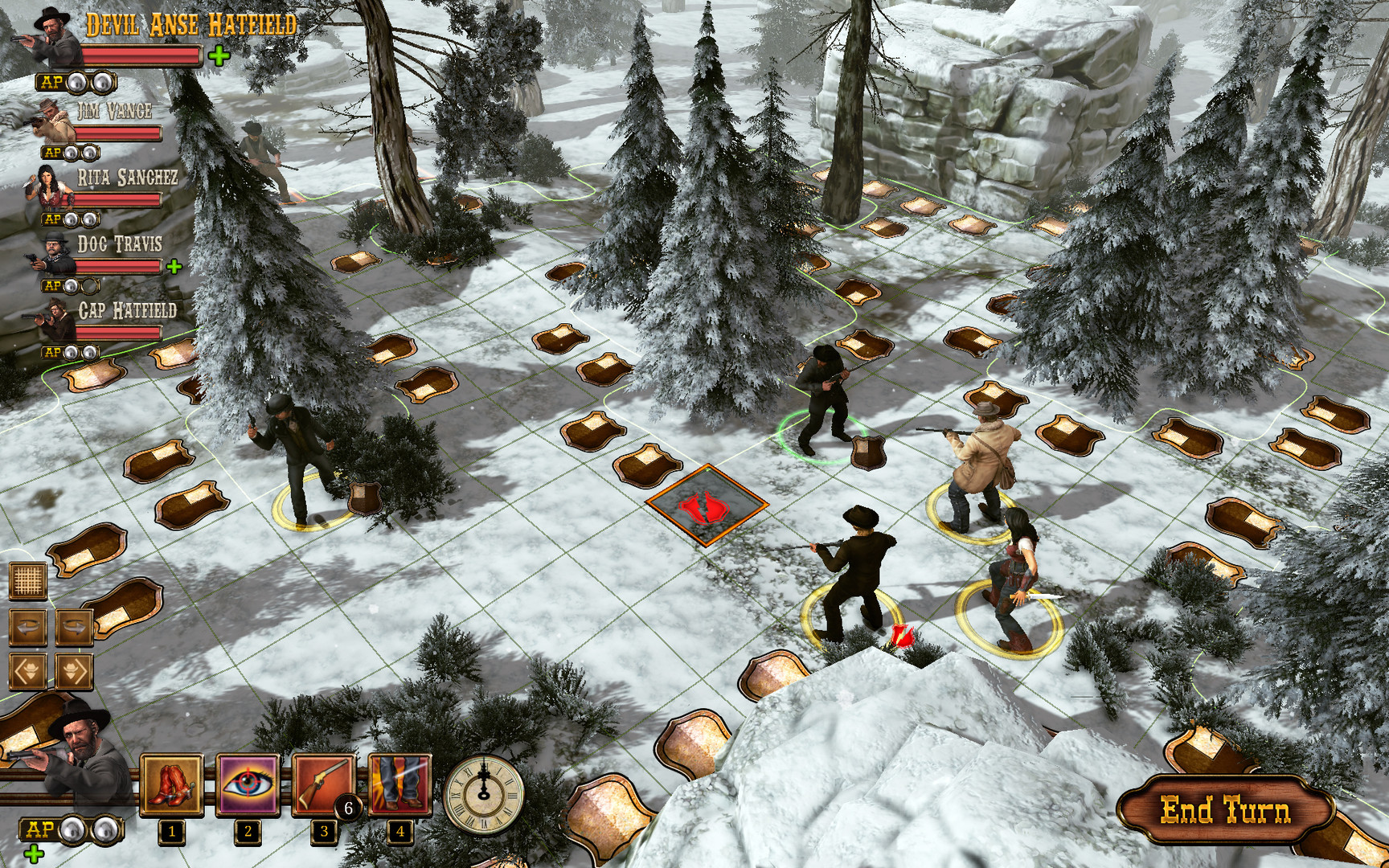Click the red danger tile on the battlefield
This screenshot has width=1389, height=868.
[x=705, y=505]
